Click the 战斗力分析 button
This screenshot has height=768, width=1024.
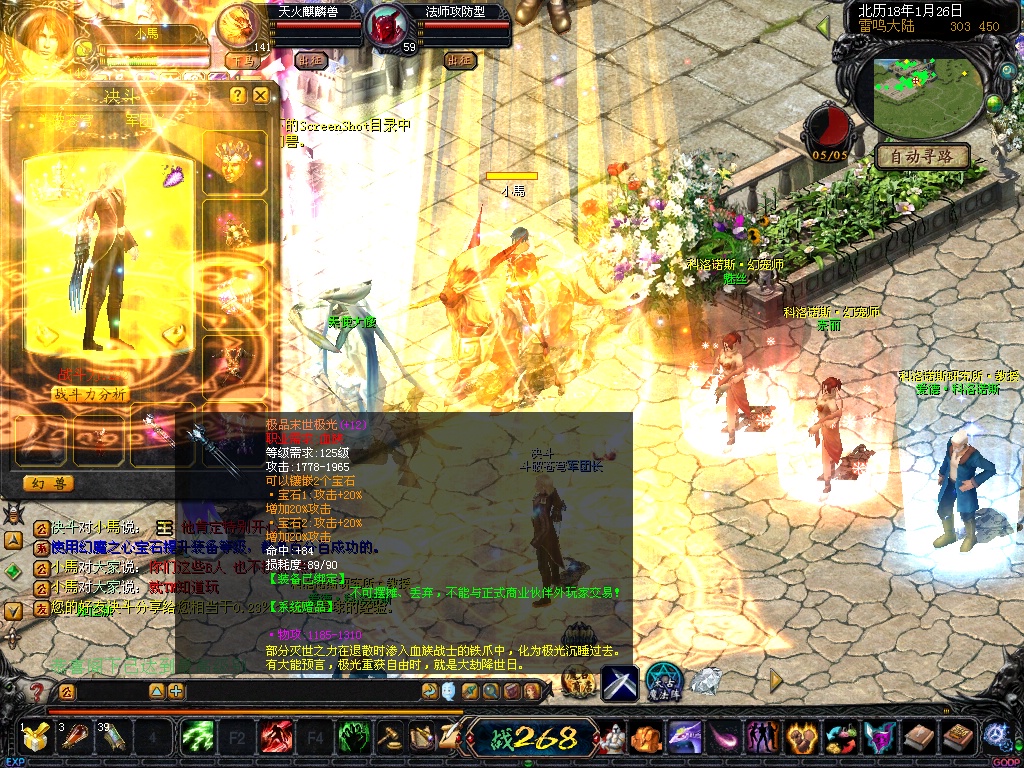[x=90, y=394]
